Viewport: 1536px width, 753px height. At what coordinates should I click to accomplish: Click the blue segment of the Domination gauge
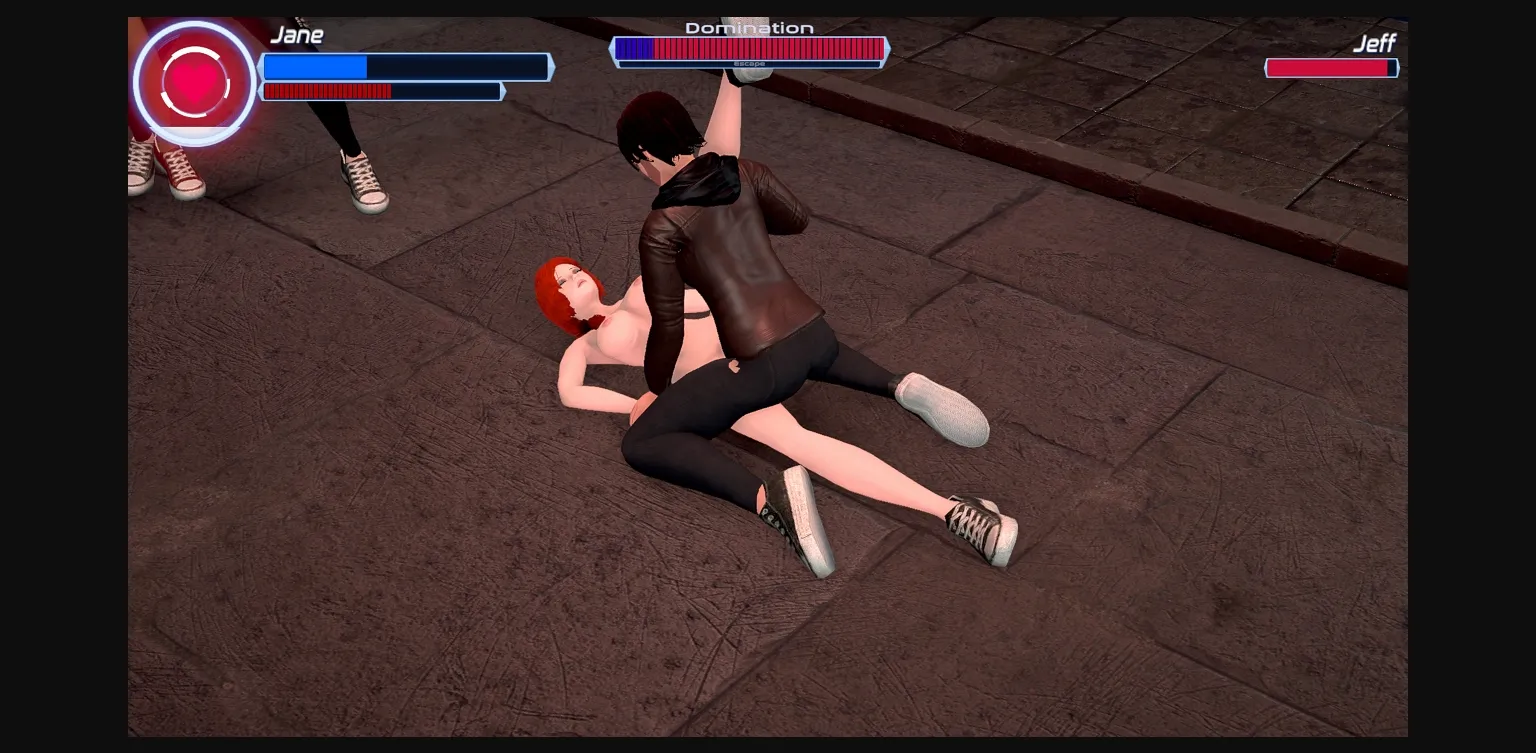tap(634, 49)
